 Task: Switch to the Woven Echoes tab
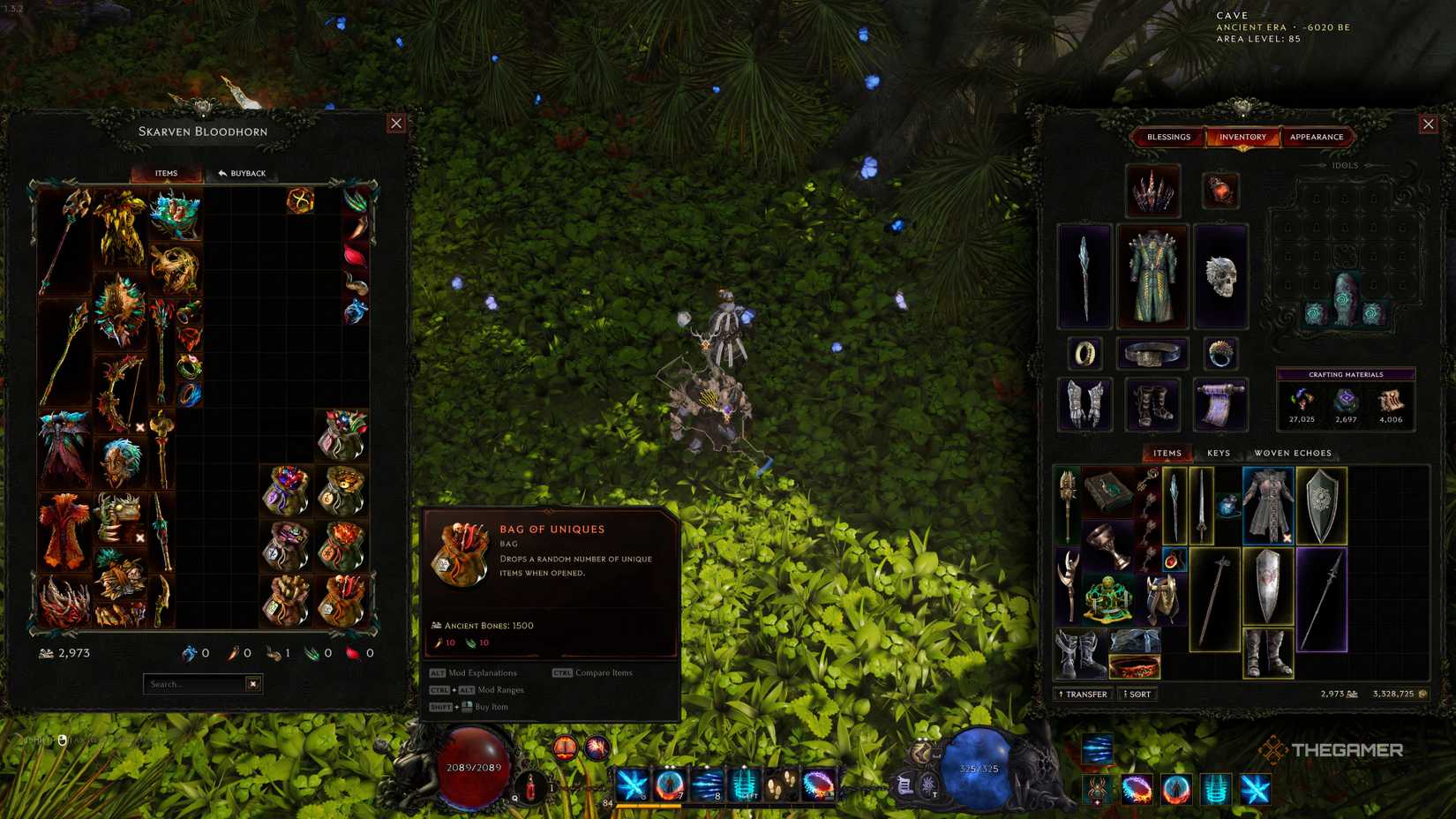(1294, 453)
